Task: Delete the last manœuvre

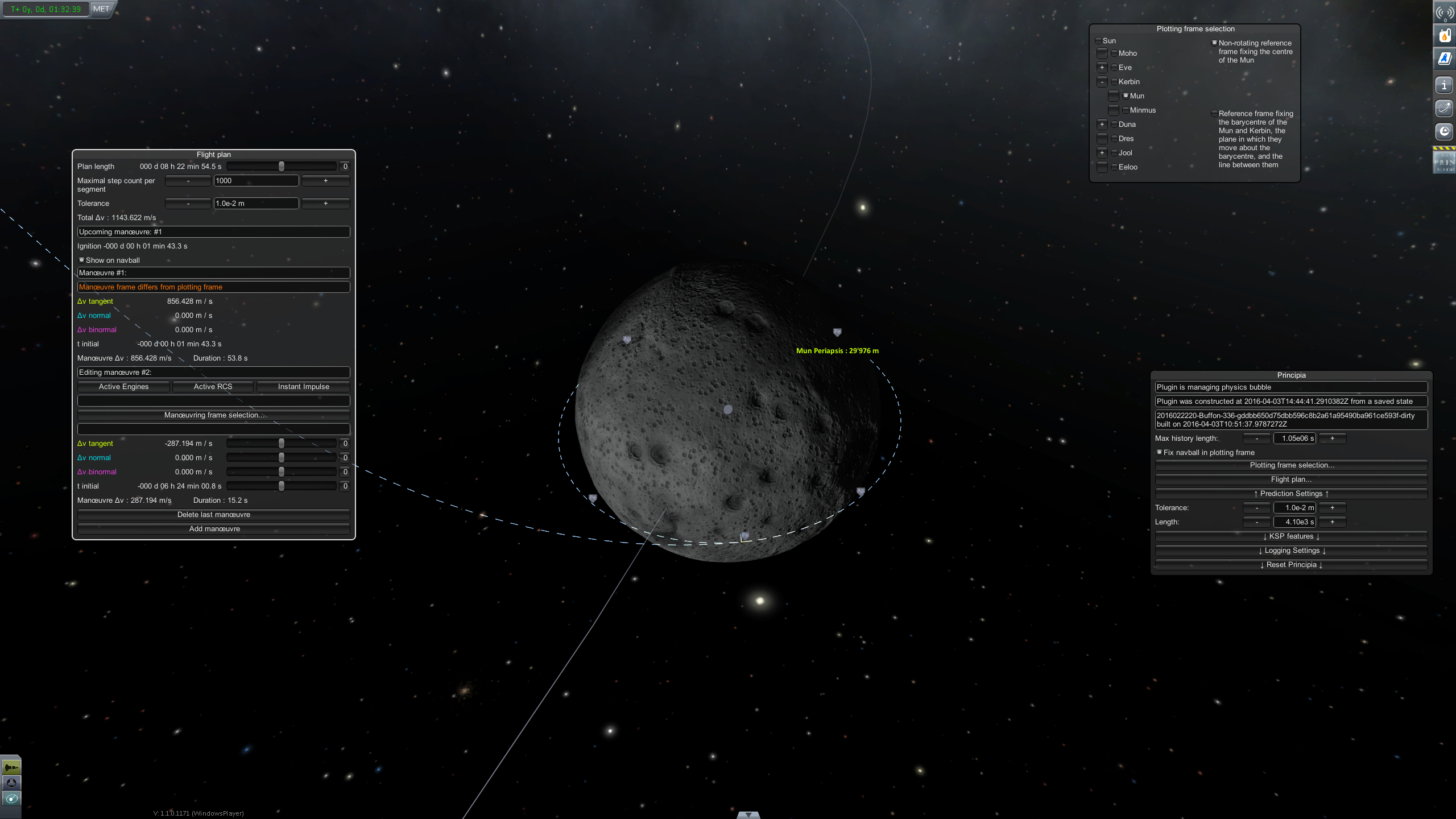Action: (214, 515)
